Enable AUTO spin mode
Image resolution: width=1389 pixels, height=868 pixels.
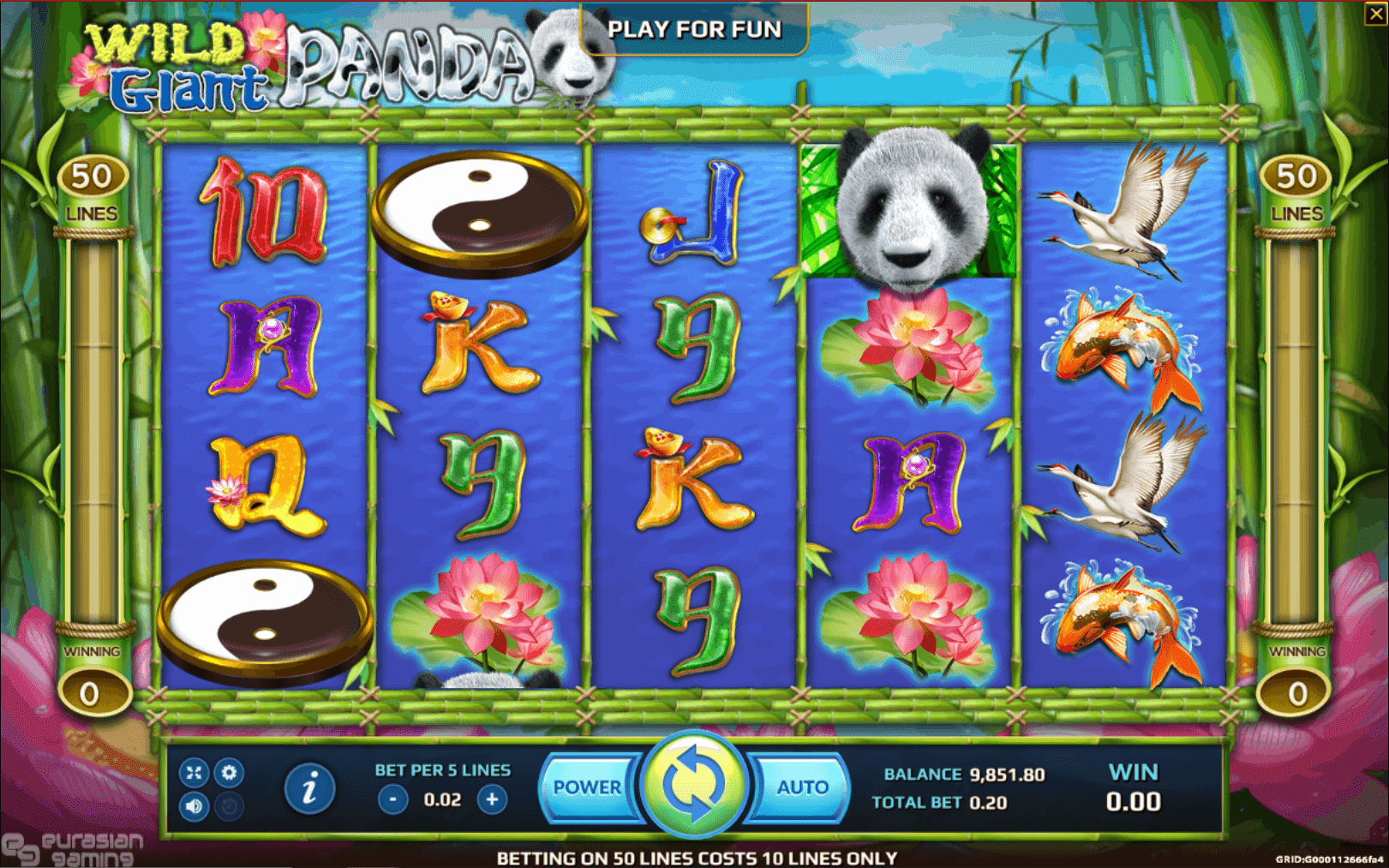(x=802, y=787)
